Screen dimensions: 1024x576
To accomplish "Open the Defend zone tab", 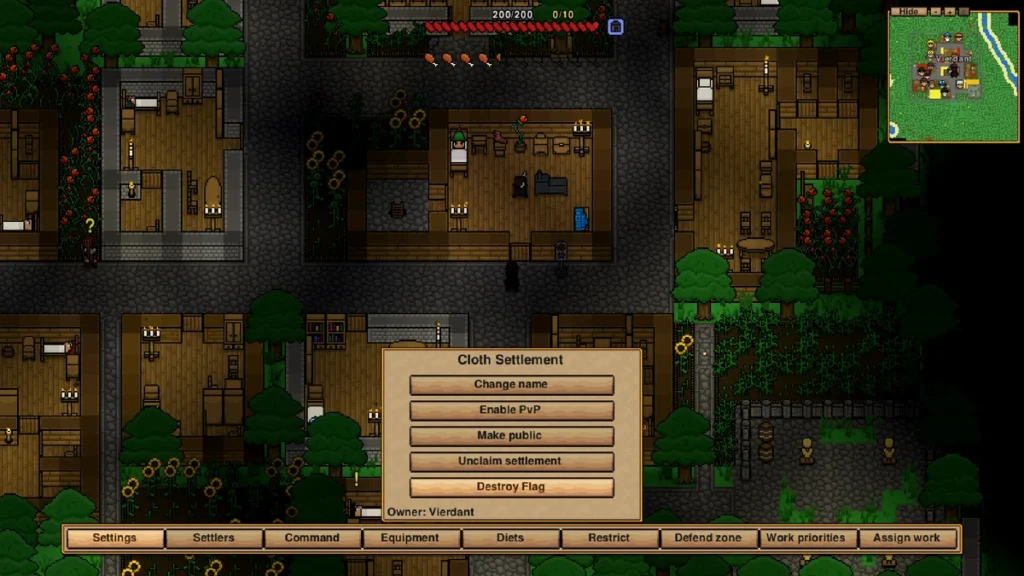I will (708, 538).
